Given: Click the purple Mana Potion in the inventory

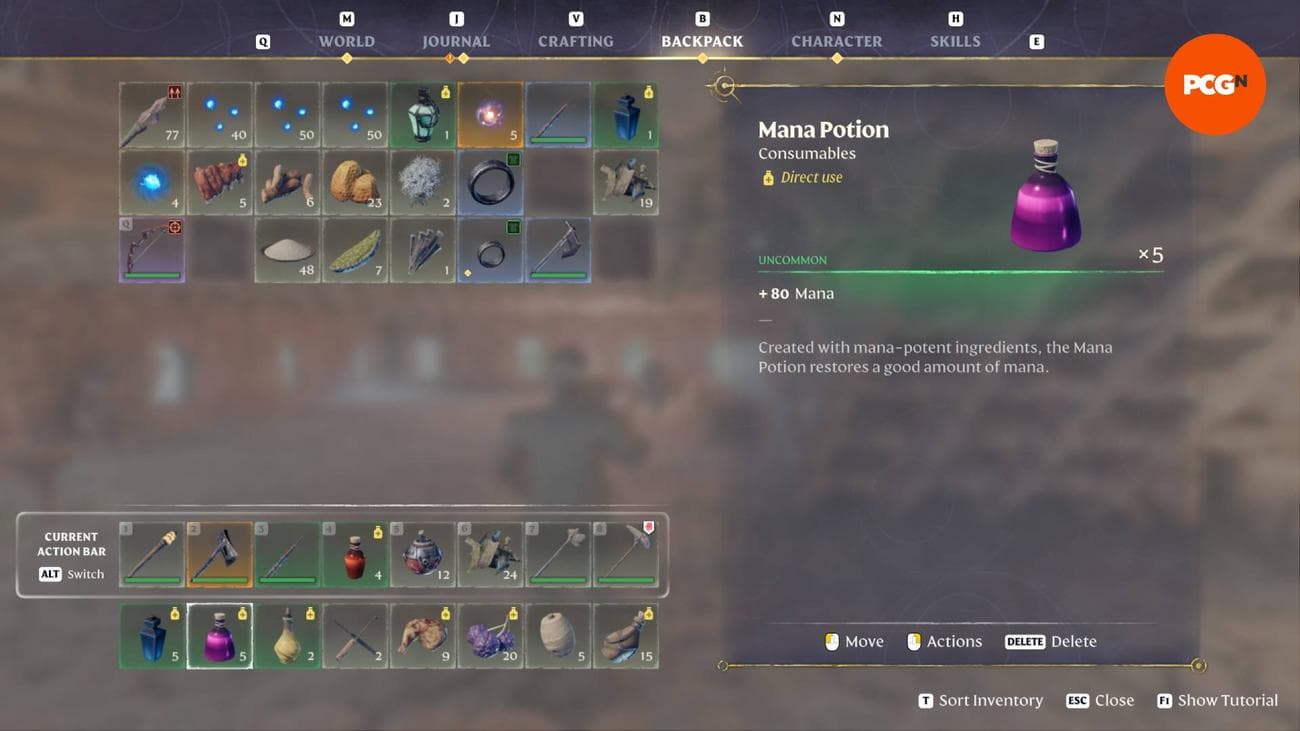Looking at the screenshot, I should click(219, 637).
